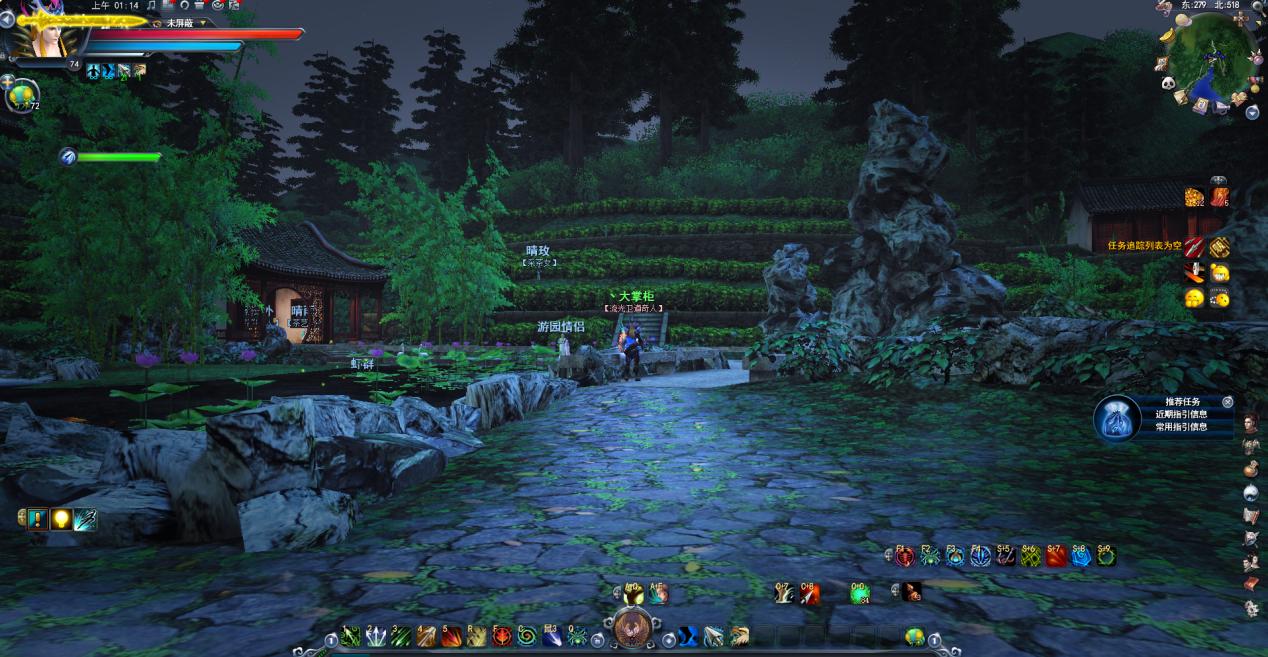Open the gold ingot icon by minimap
Screen dimensions: 1268x657
[x=1169, y=36]
